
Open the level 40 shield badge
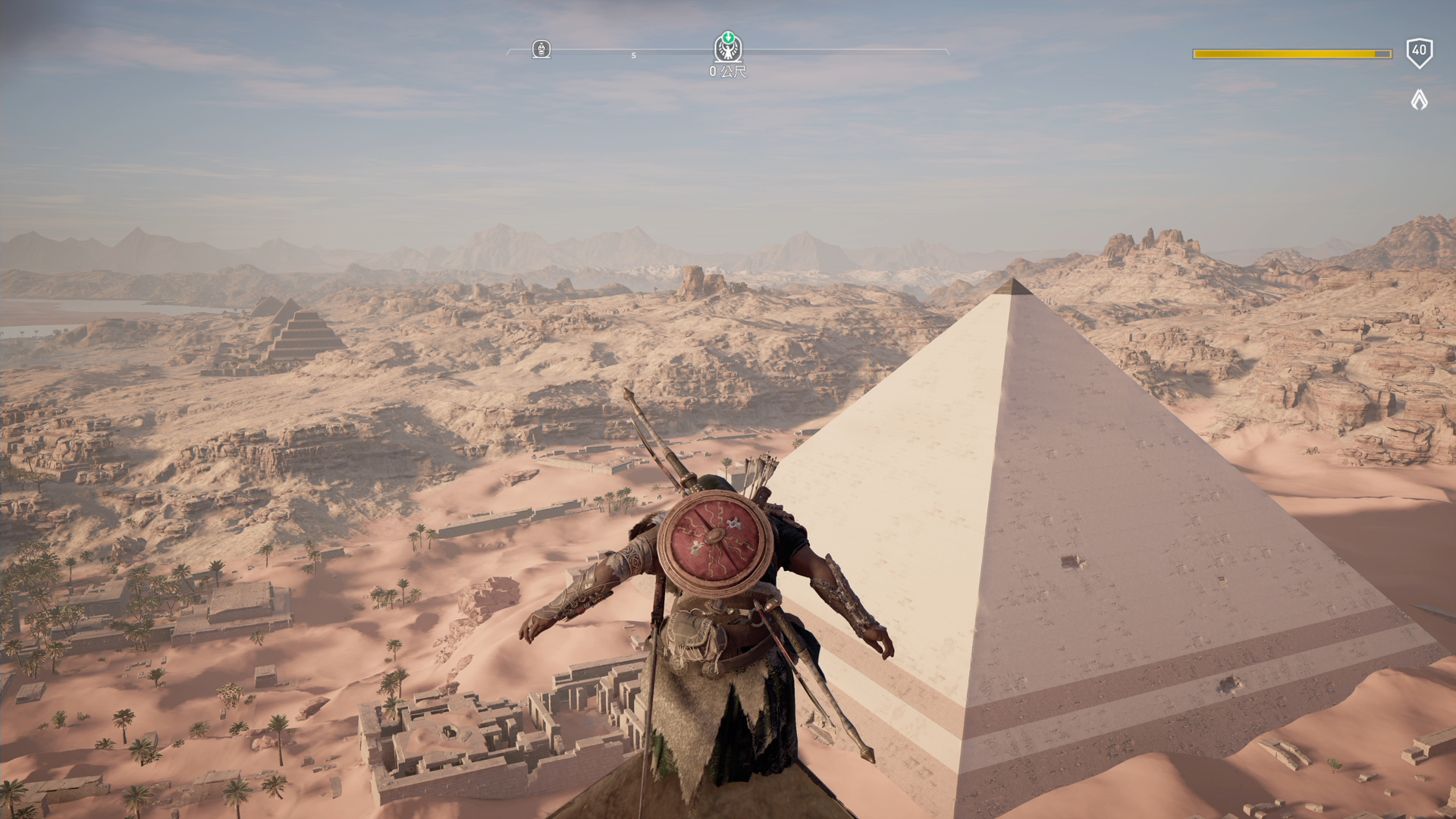coord(1419,52)
